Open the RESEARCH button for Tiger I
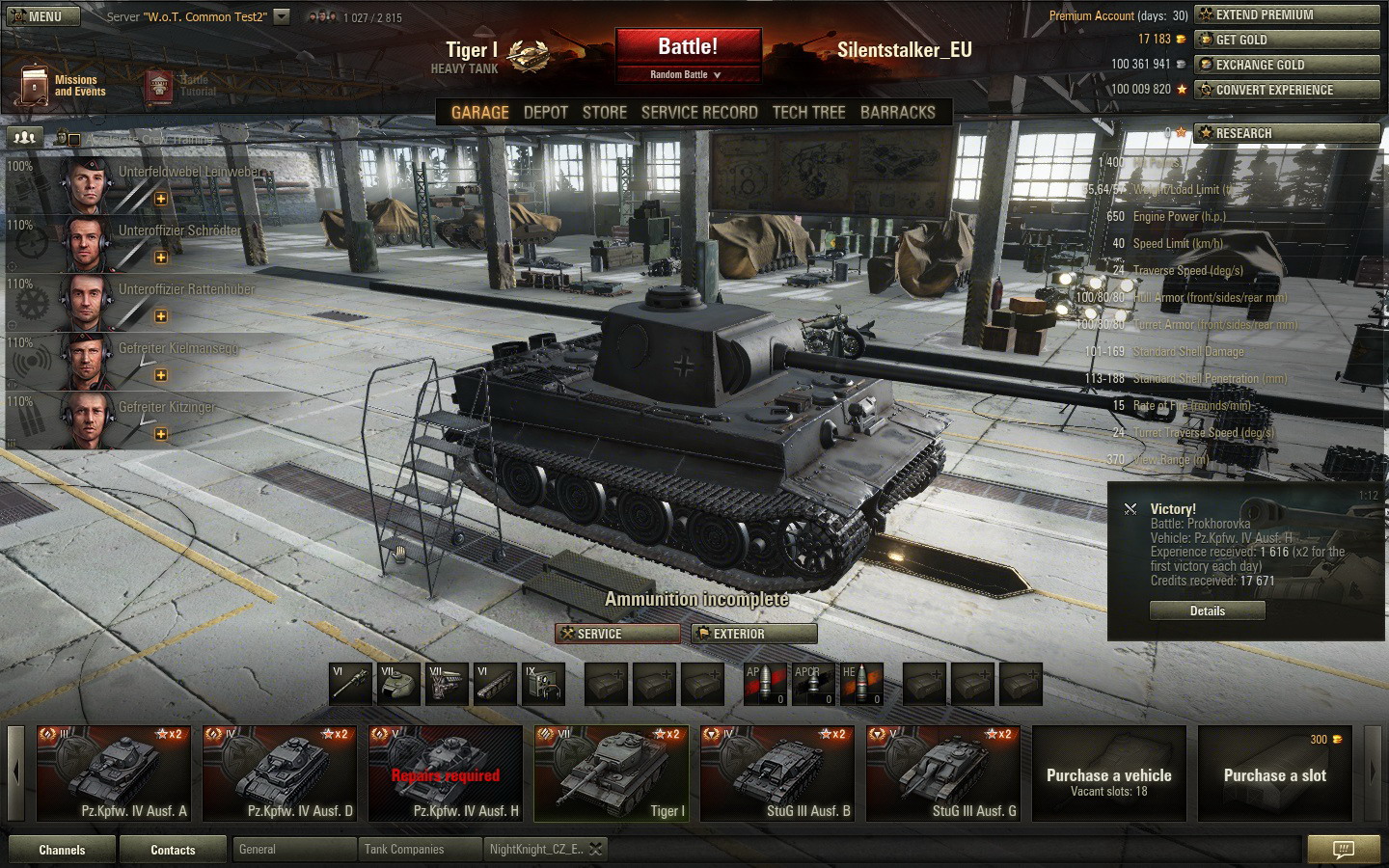 click(1287, 133)
